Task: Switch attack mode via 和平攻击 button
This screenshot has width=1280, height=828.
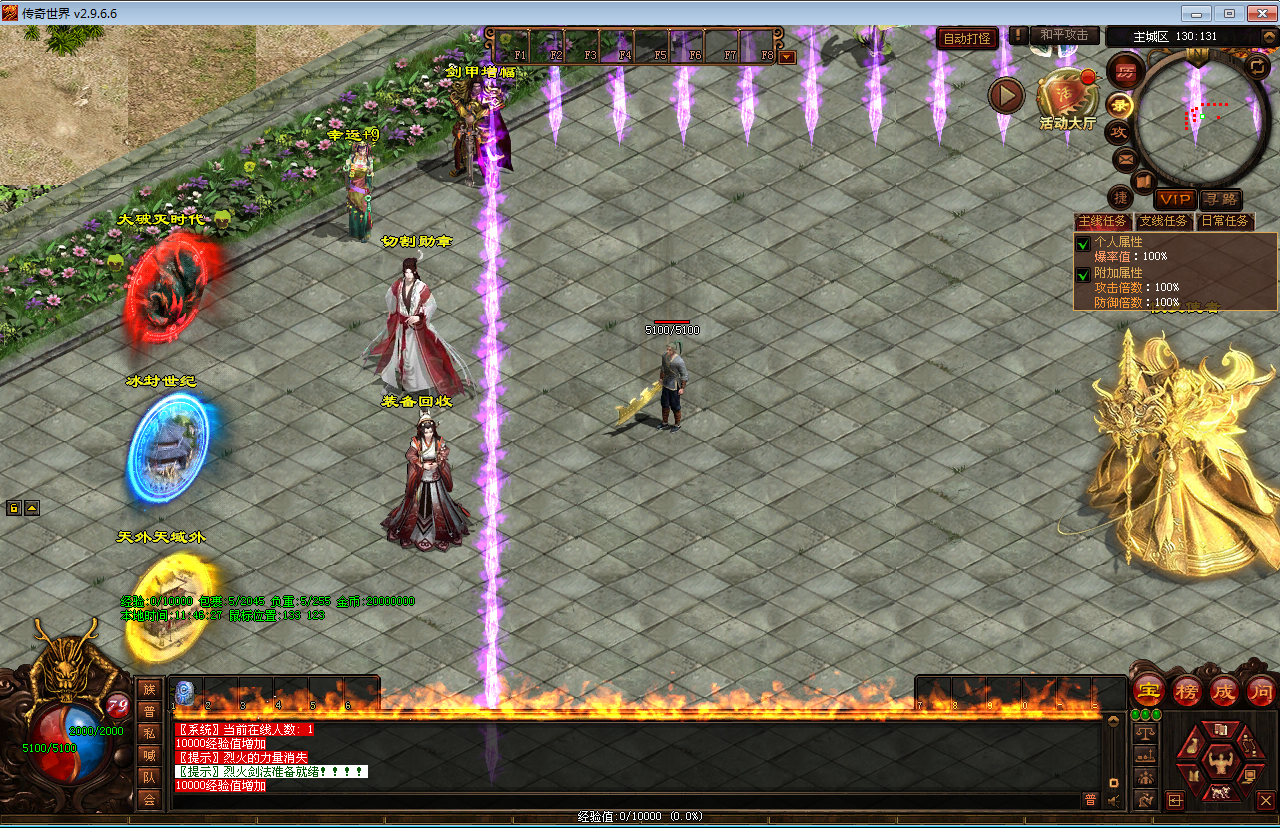Action: [1064, 35]
